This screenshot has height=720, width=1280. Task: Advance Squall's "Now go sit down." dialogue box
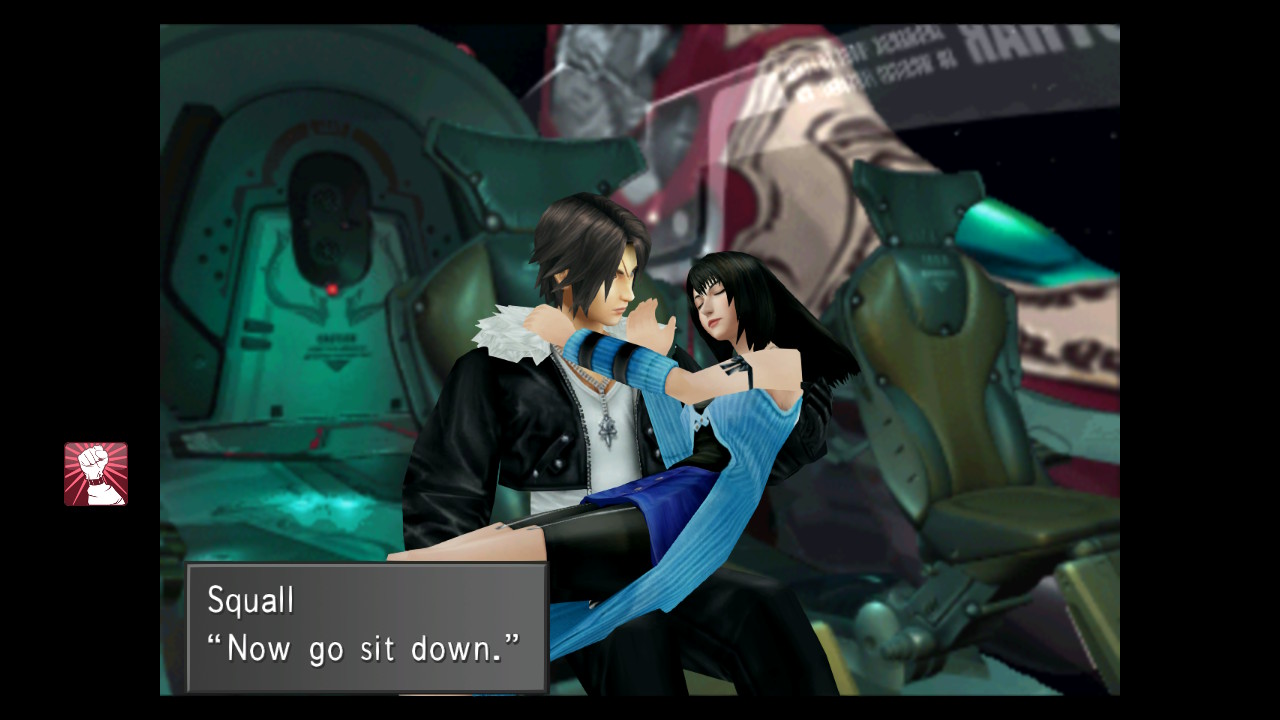tap(367, 627)
